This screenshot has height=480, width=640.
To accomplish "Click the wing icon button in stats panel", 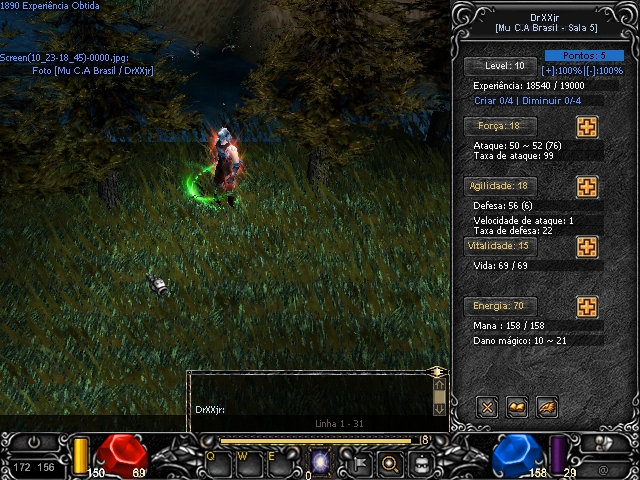I will click(x=547, y=407).
